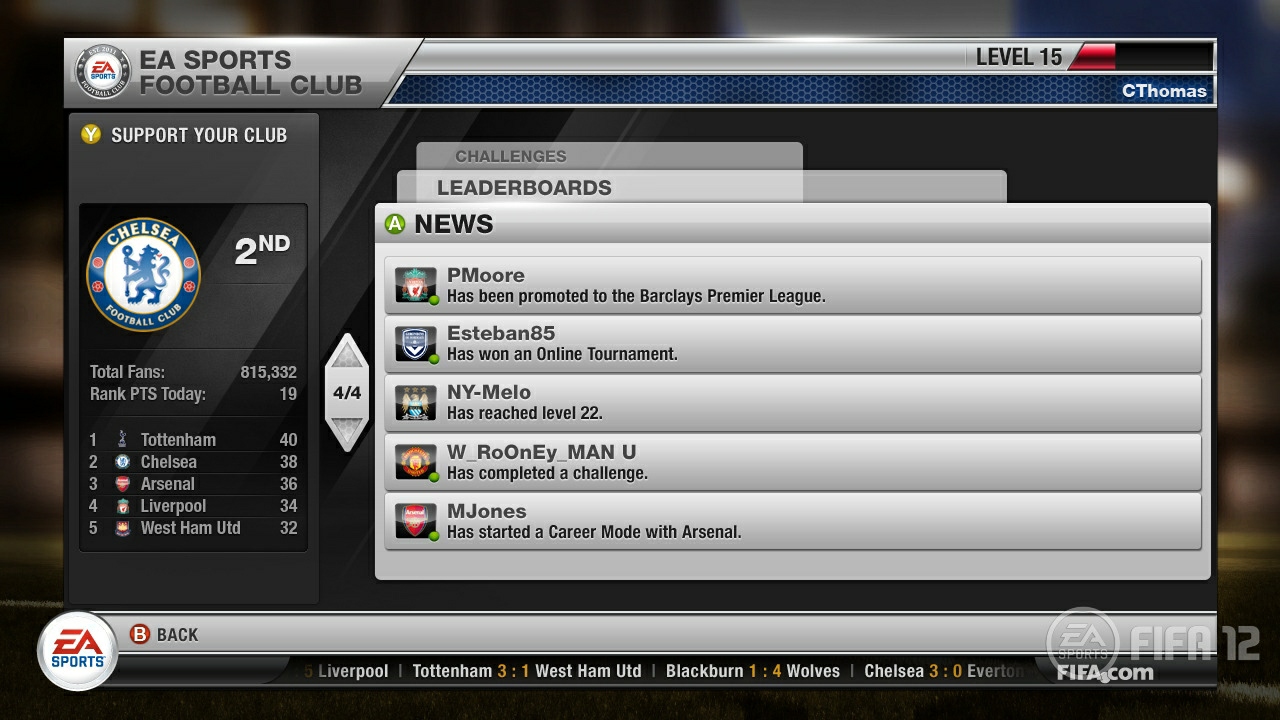Screen dimensions: 1280x720
Task: Select the Arsenal crest next to MJones
Action: tap(417, 521)
